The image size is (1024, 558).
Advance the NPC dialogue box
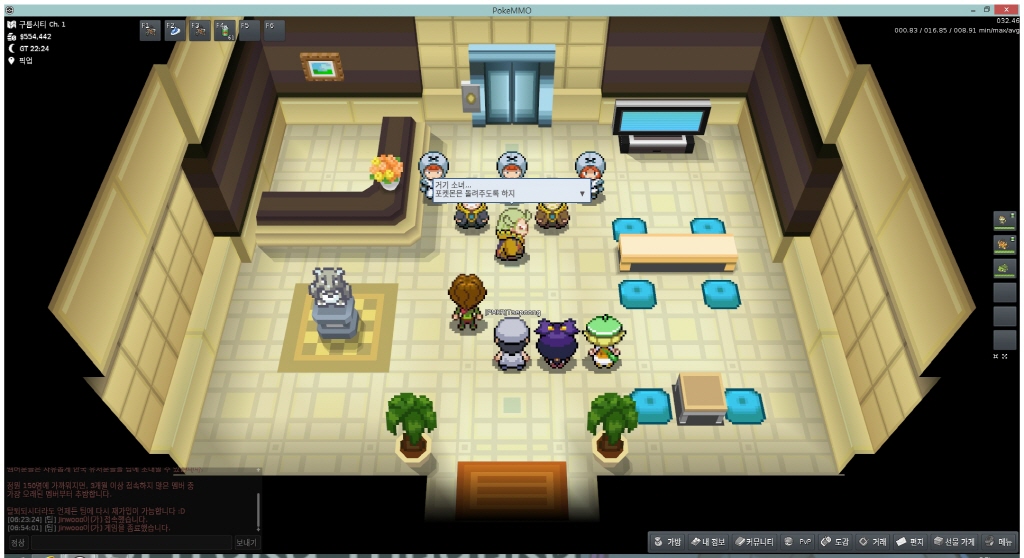pos(581,192)
